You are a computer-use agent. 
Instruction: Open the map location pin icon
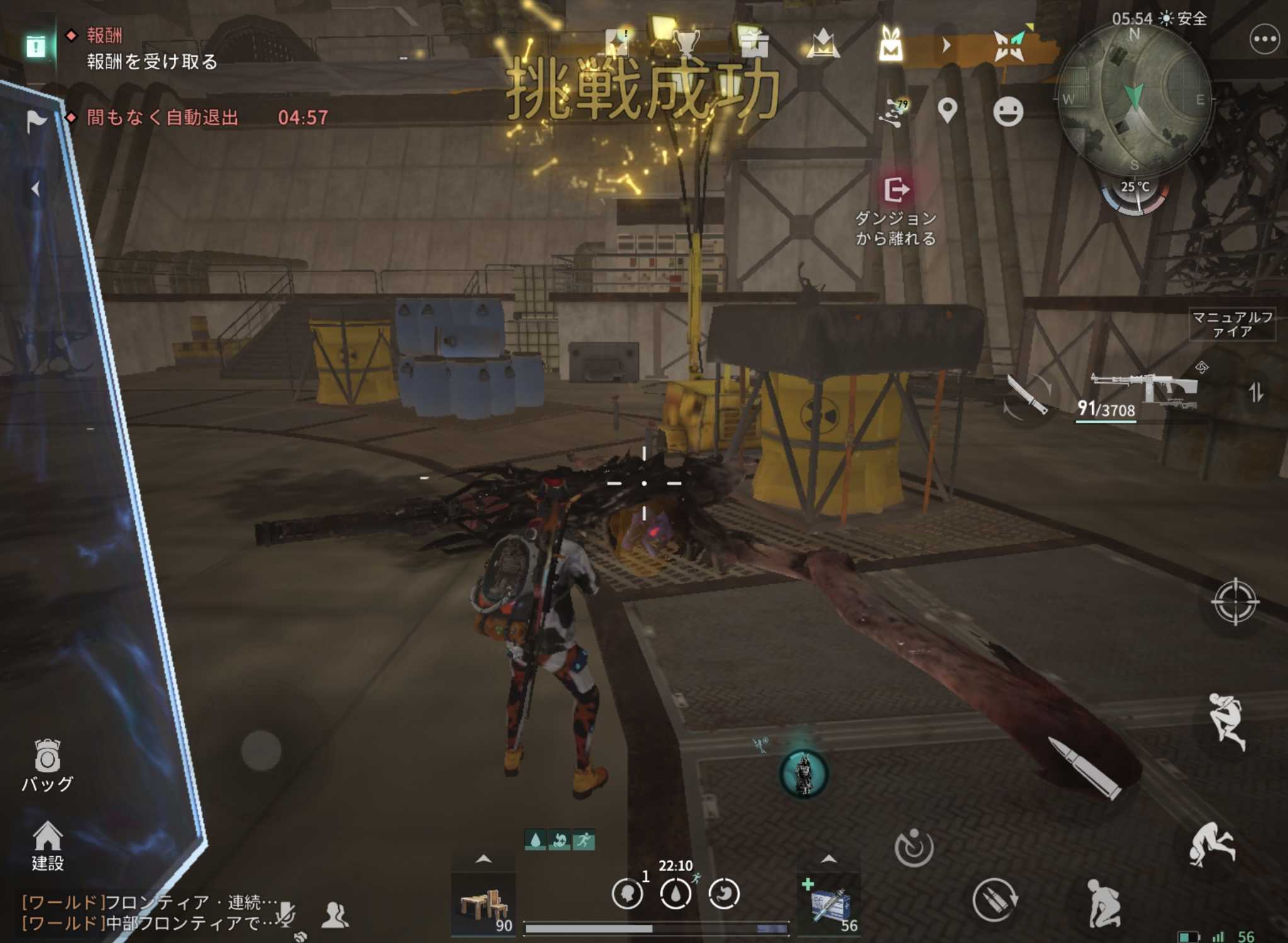(947, 111)
